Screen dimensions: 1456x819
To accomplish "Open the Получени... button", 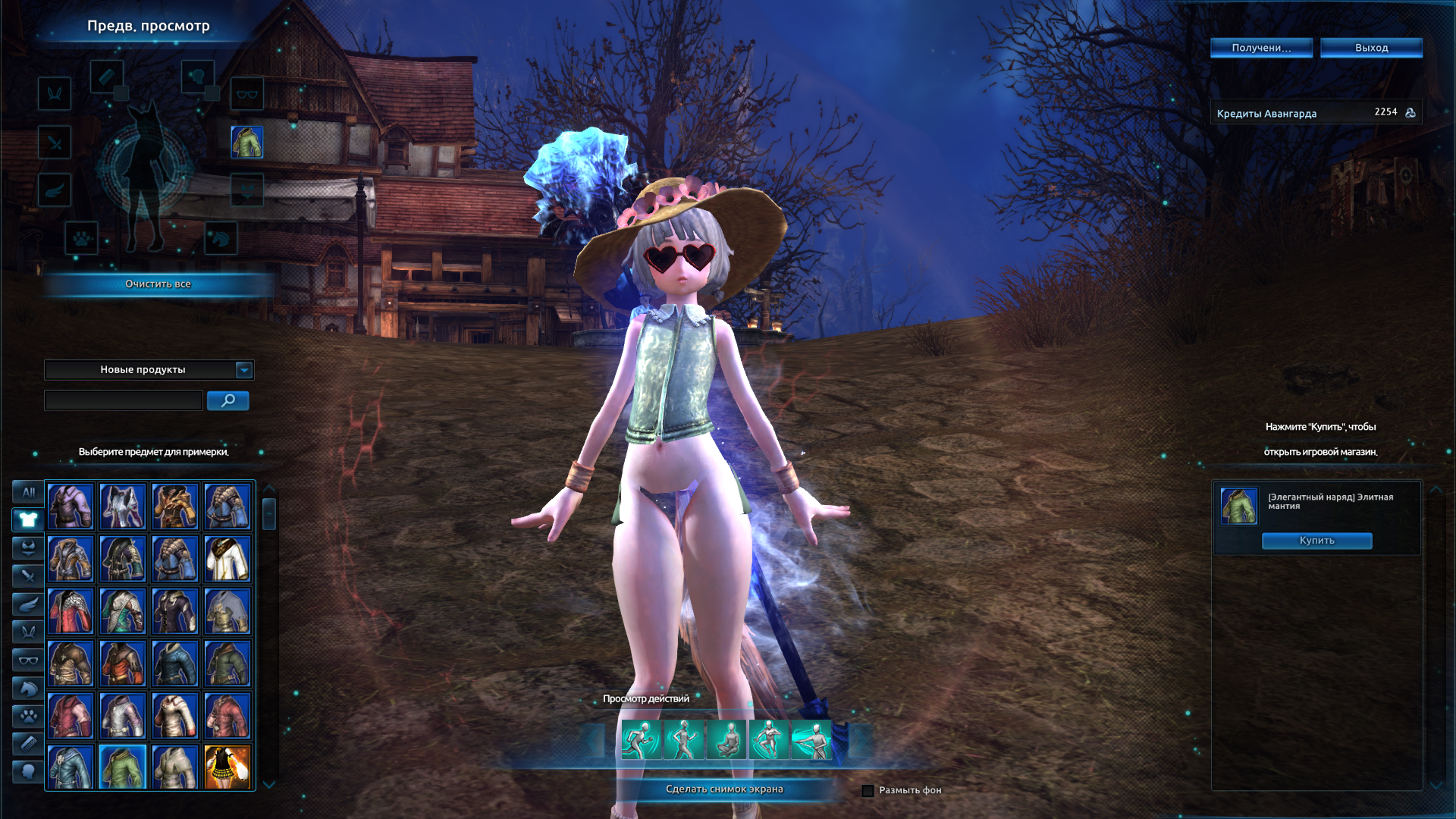I will tap(1261, 48).
